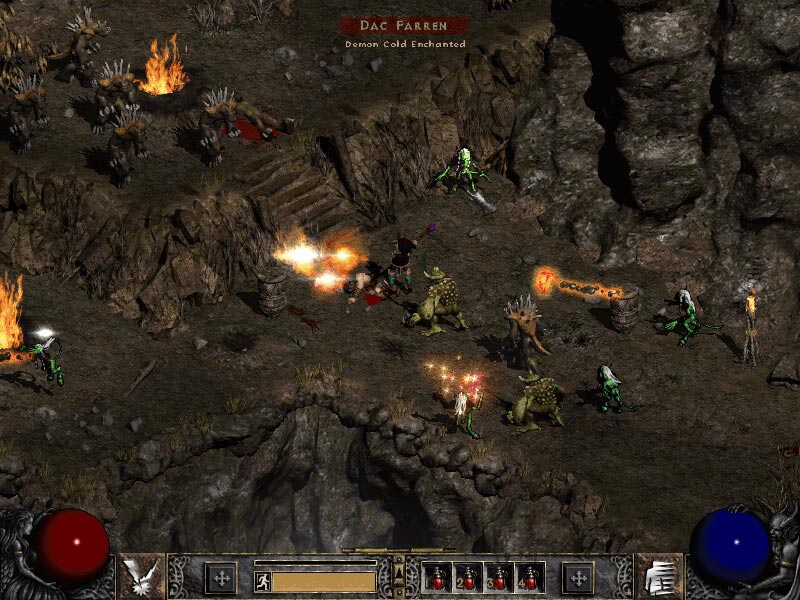800x600 pixels.
Task: Select the left-hand attack skill icon
Action: 141,576
